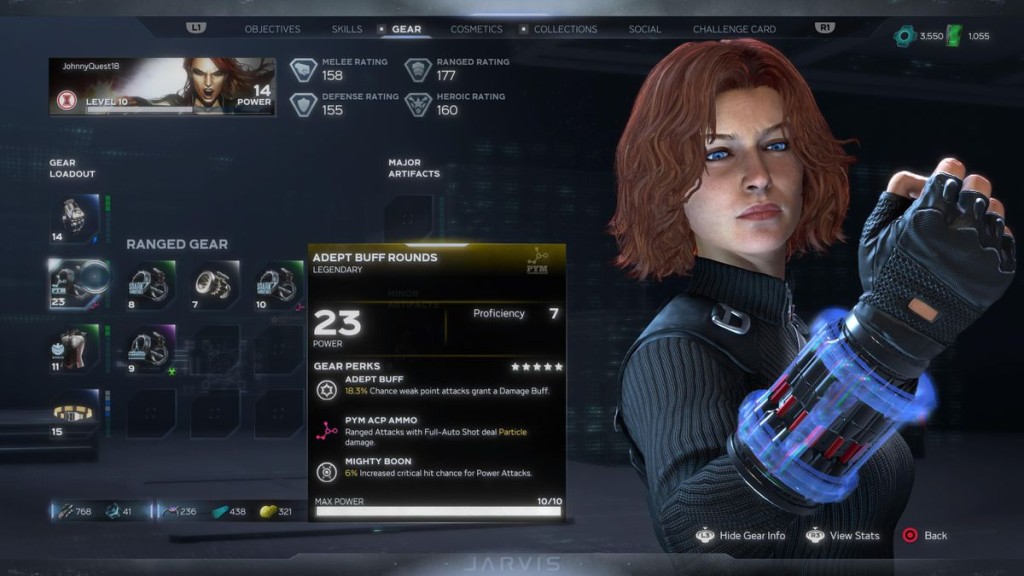Screen dimensions: 1024x576
Task: Open the Objectives tab
Action: click(272, 29)
